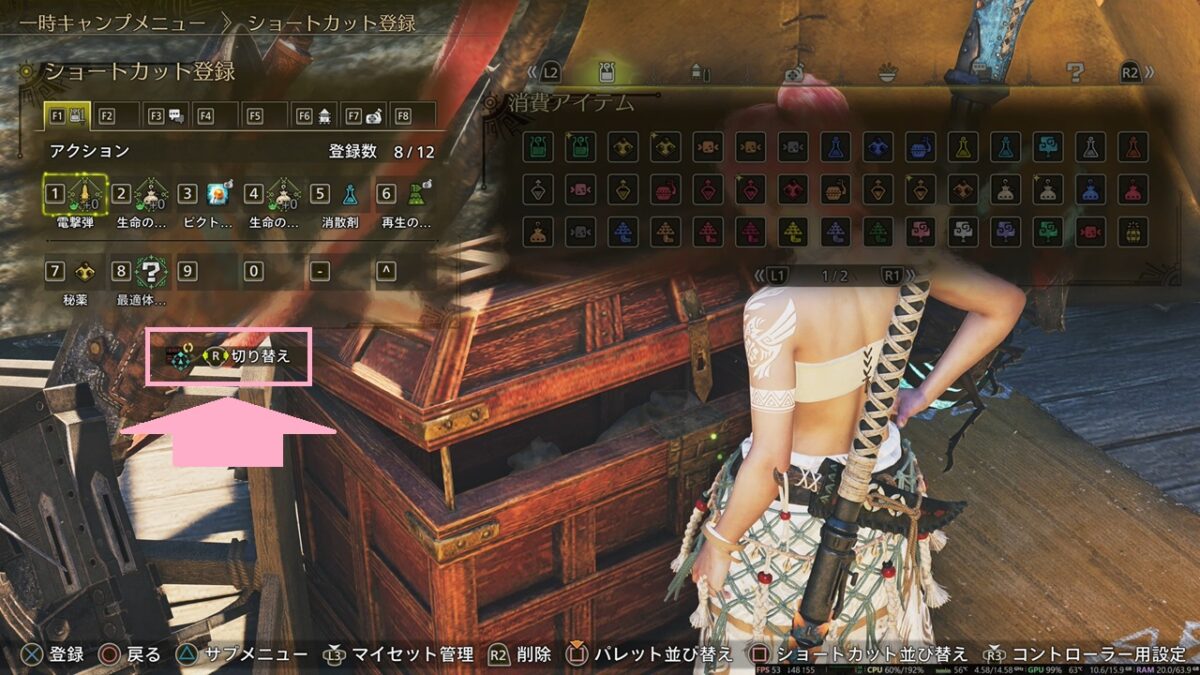Select shortcut slot 1 holding 電撃弾
Image resolution: width=1200 pixels, height=675 pixels.
77,193
